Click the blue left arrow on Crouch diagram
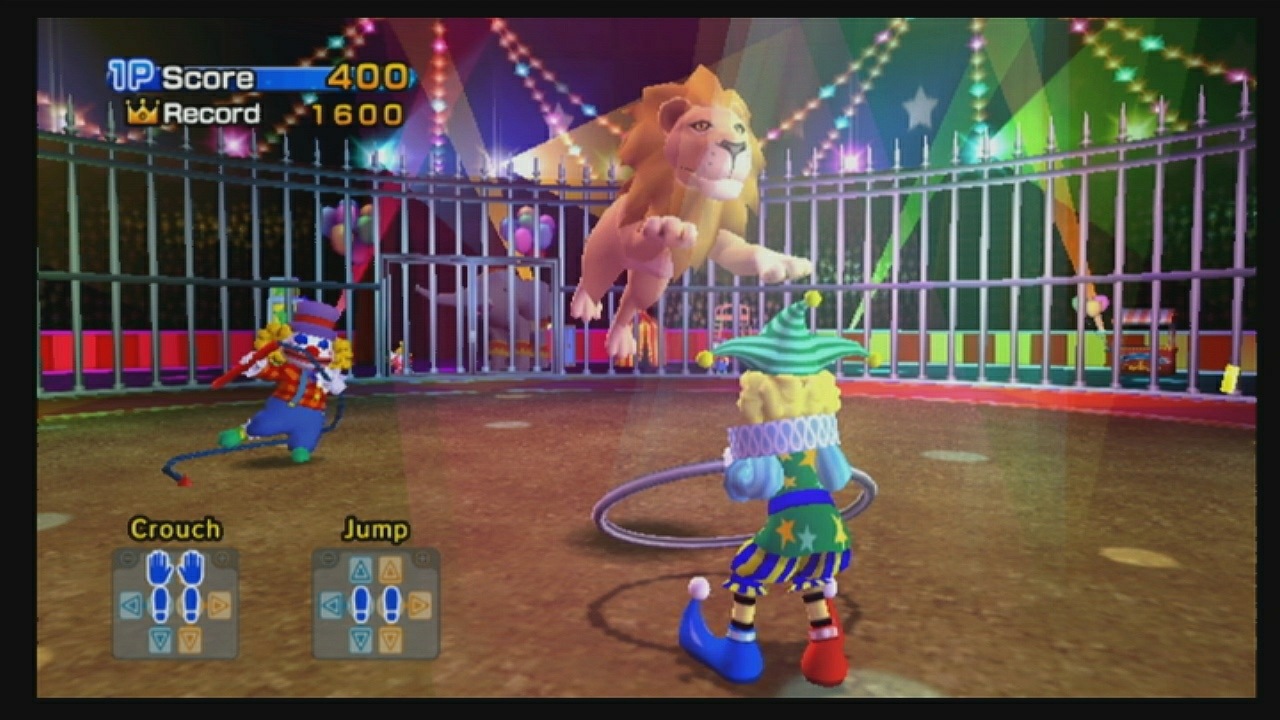 [131, 604]
